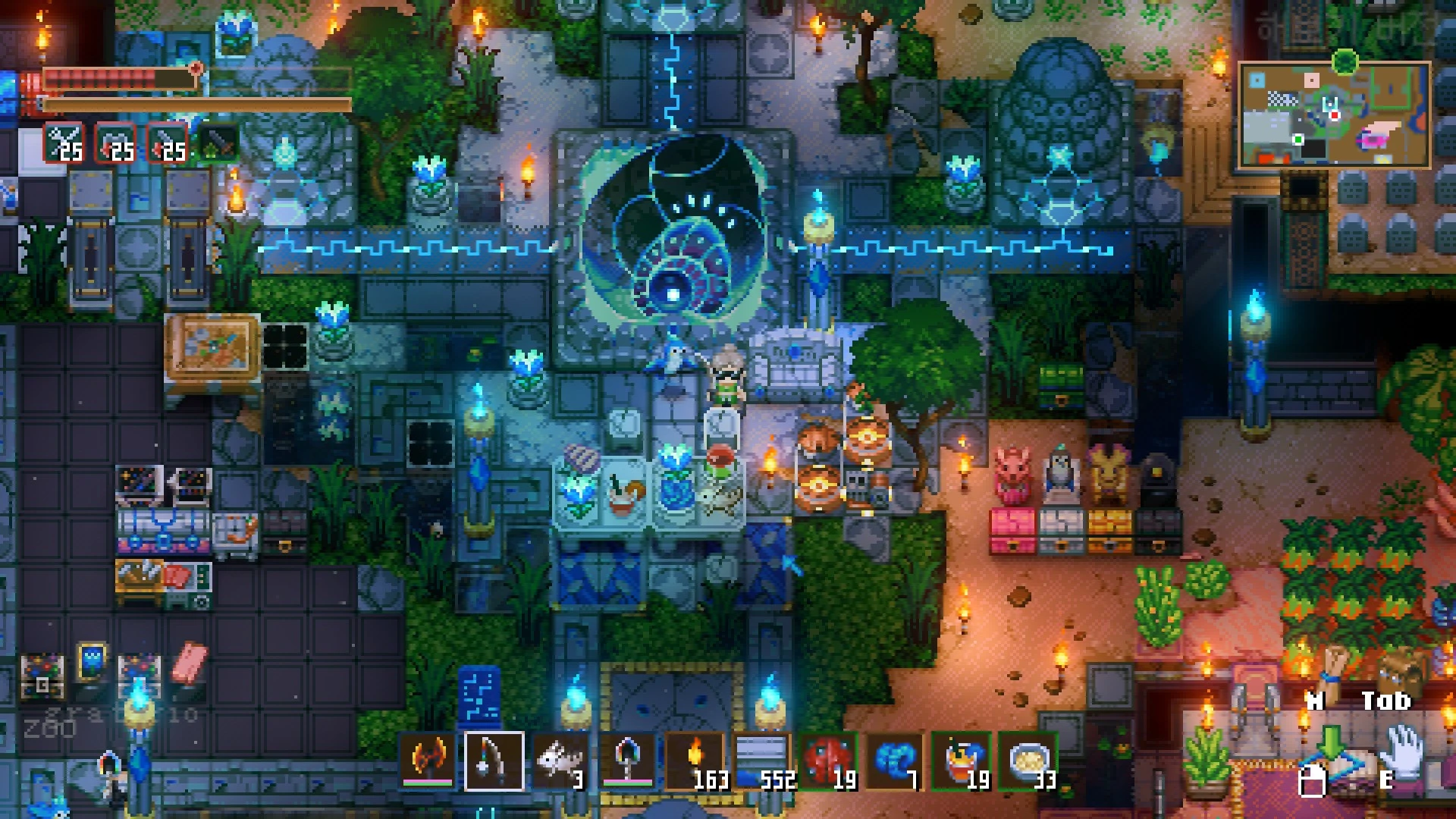Viewport: 1456px width, 819px height.
Task: Choose the white axolotl fish slot
Action: (560, 761)
